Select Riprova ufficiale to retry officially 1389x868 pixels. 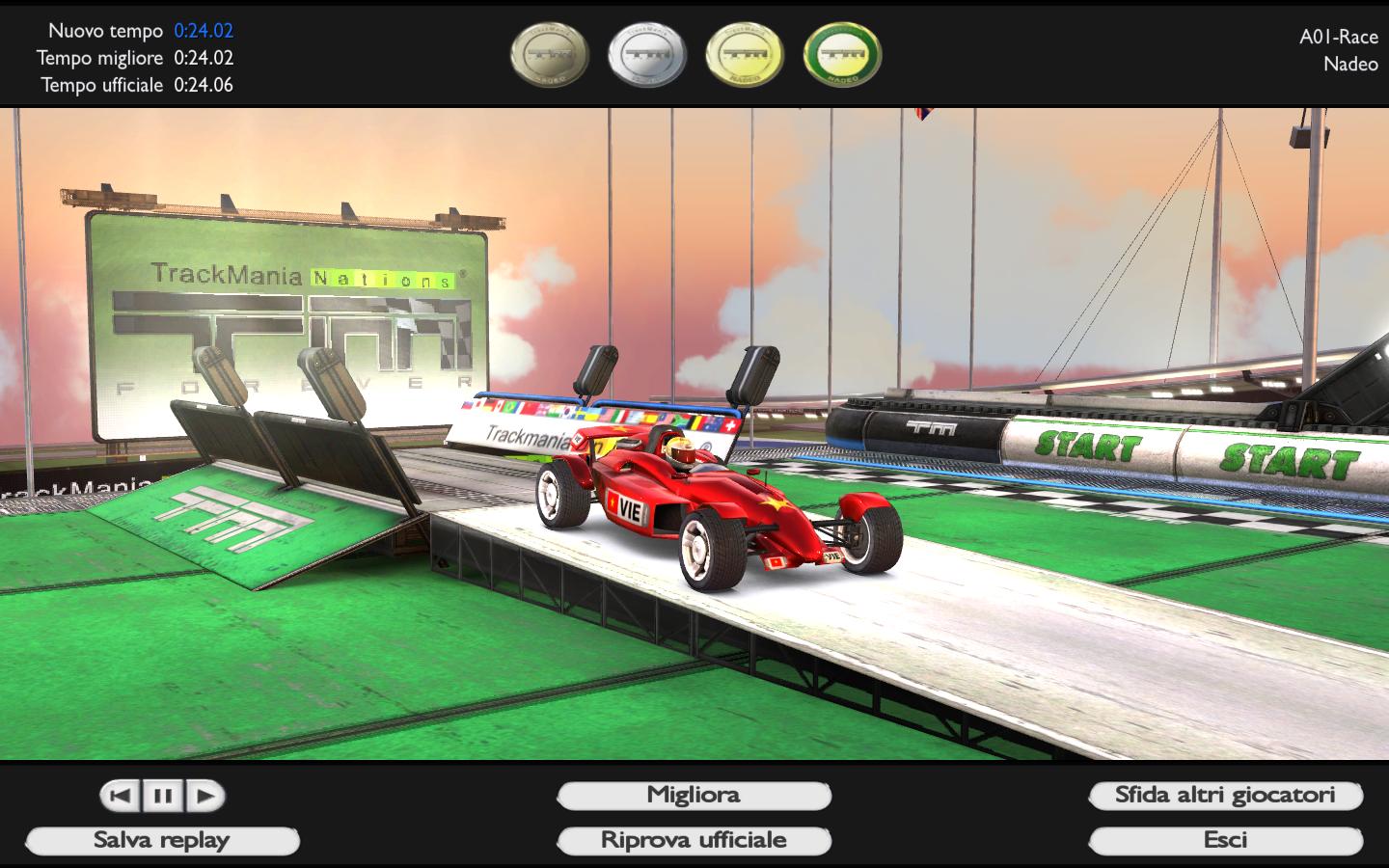tap(694, 841)
